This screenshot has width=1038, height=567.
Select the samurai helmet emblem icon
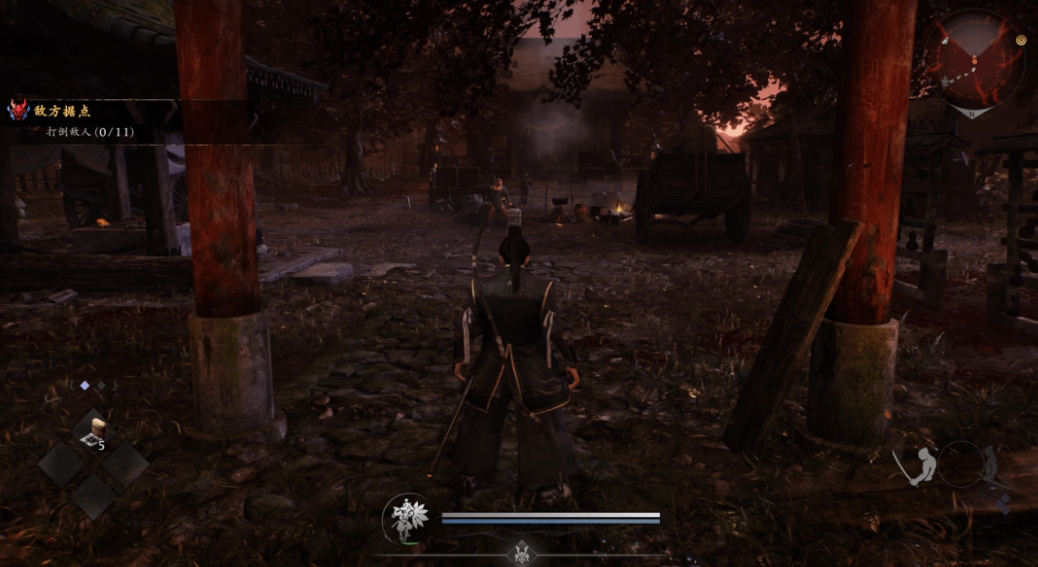click(521, 550)
